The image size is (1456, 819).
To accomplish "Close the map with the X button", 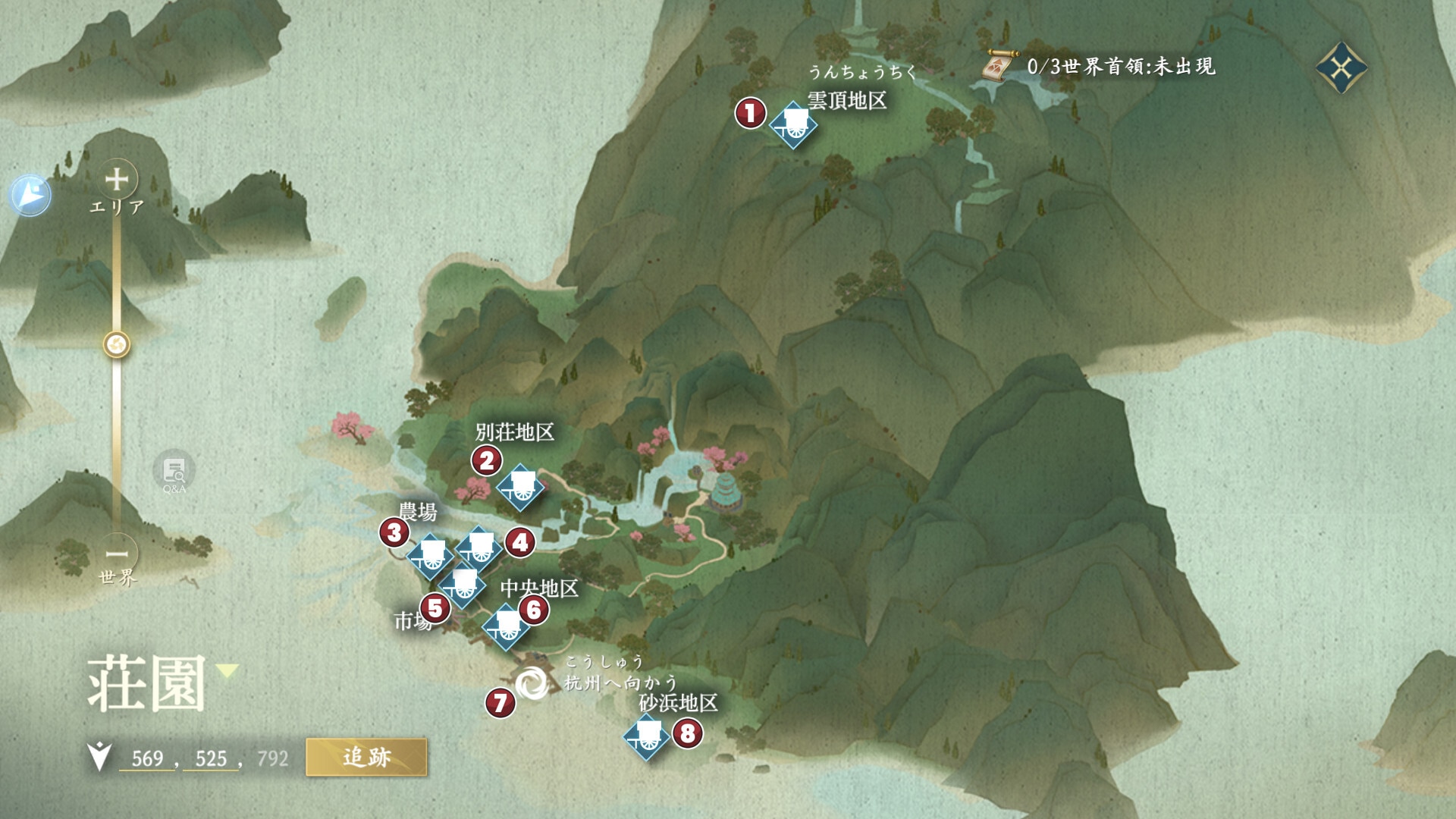I will (x=1341, y=68).
